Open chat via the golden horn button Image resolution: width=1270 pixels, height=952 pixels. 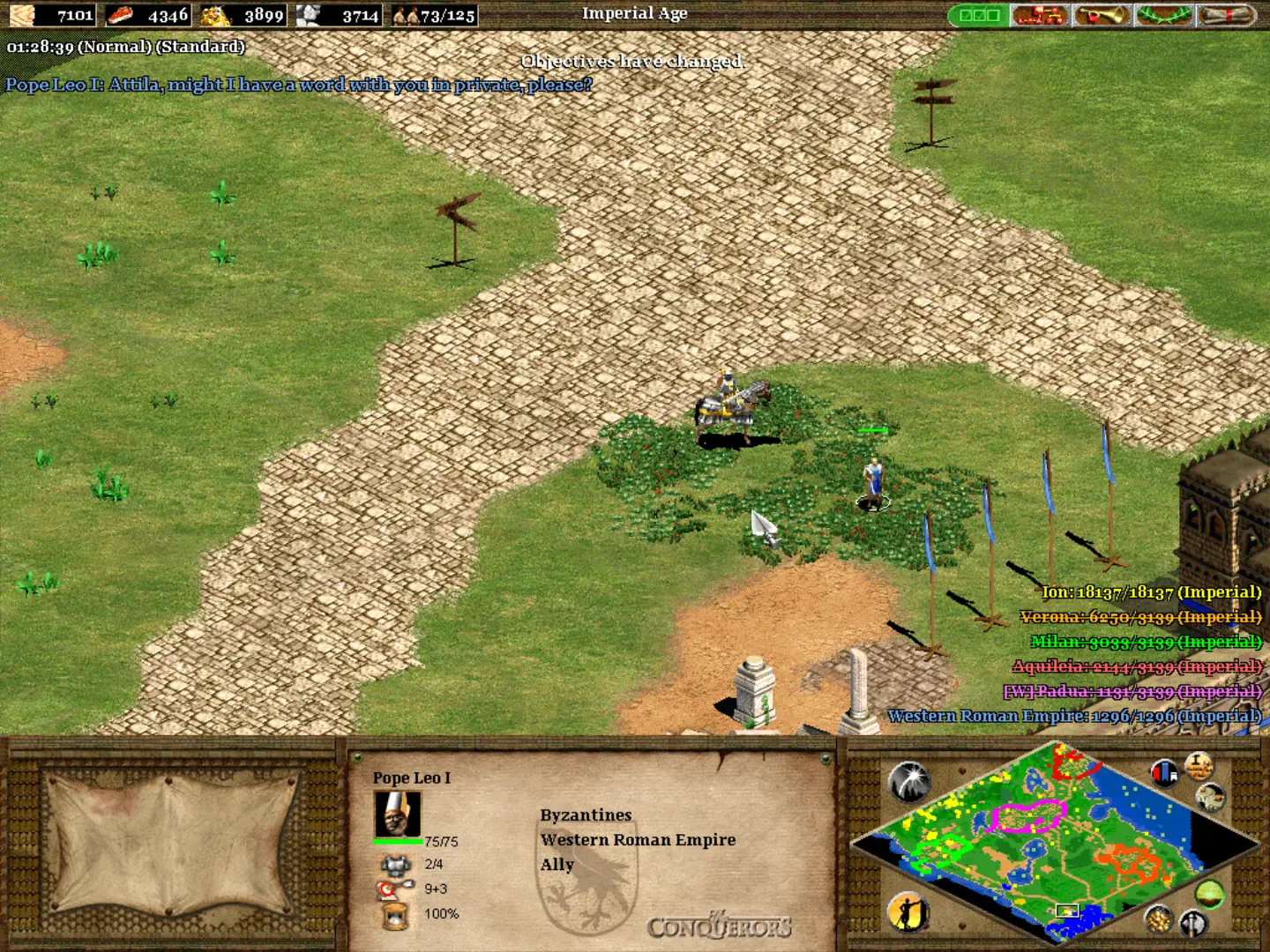pos(1102,15)
